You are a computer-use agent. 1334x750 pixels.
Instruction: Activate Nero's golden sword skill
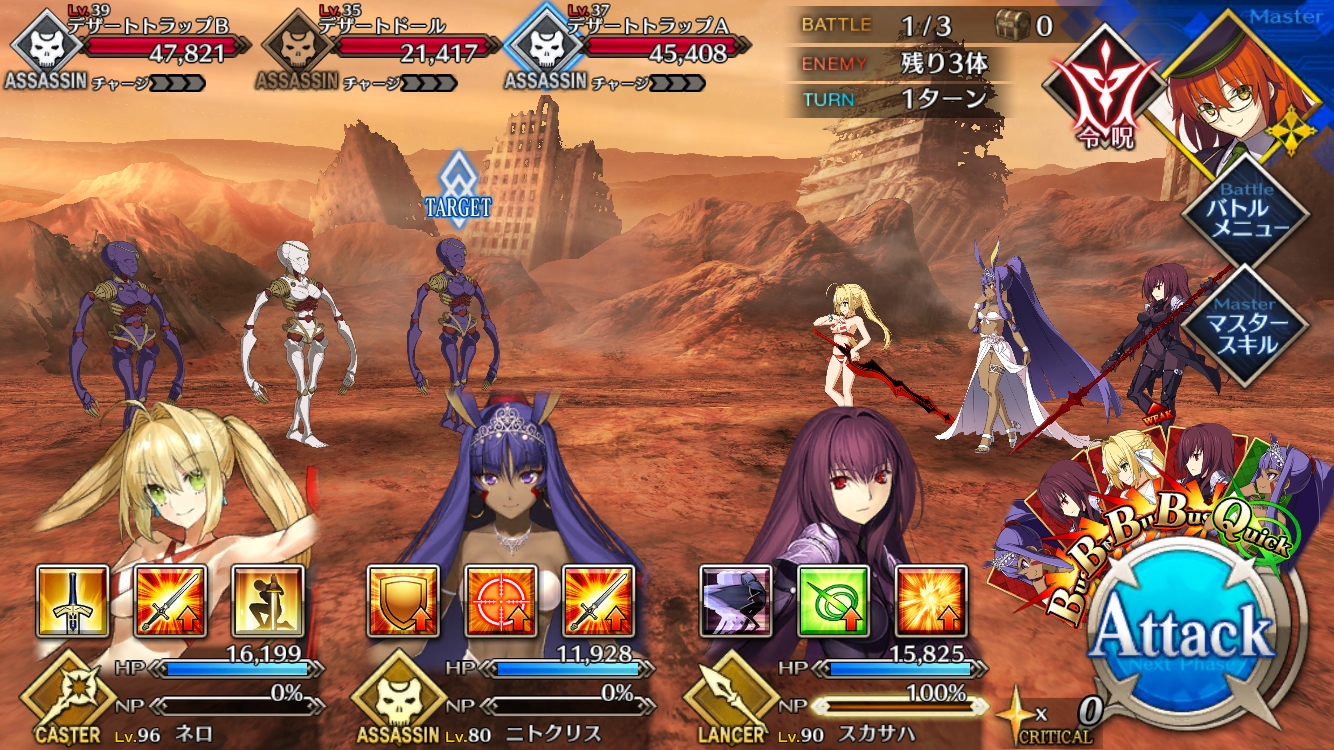[x=72, y=602]
